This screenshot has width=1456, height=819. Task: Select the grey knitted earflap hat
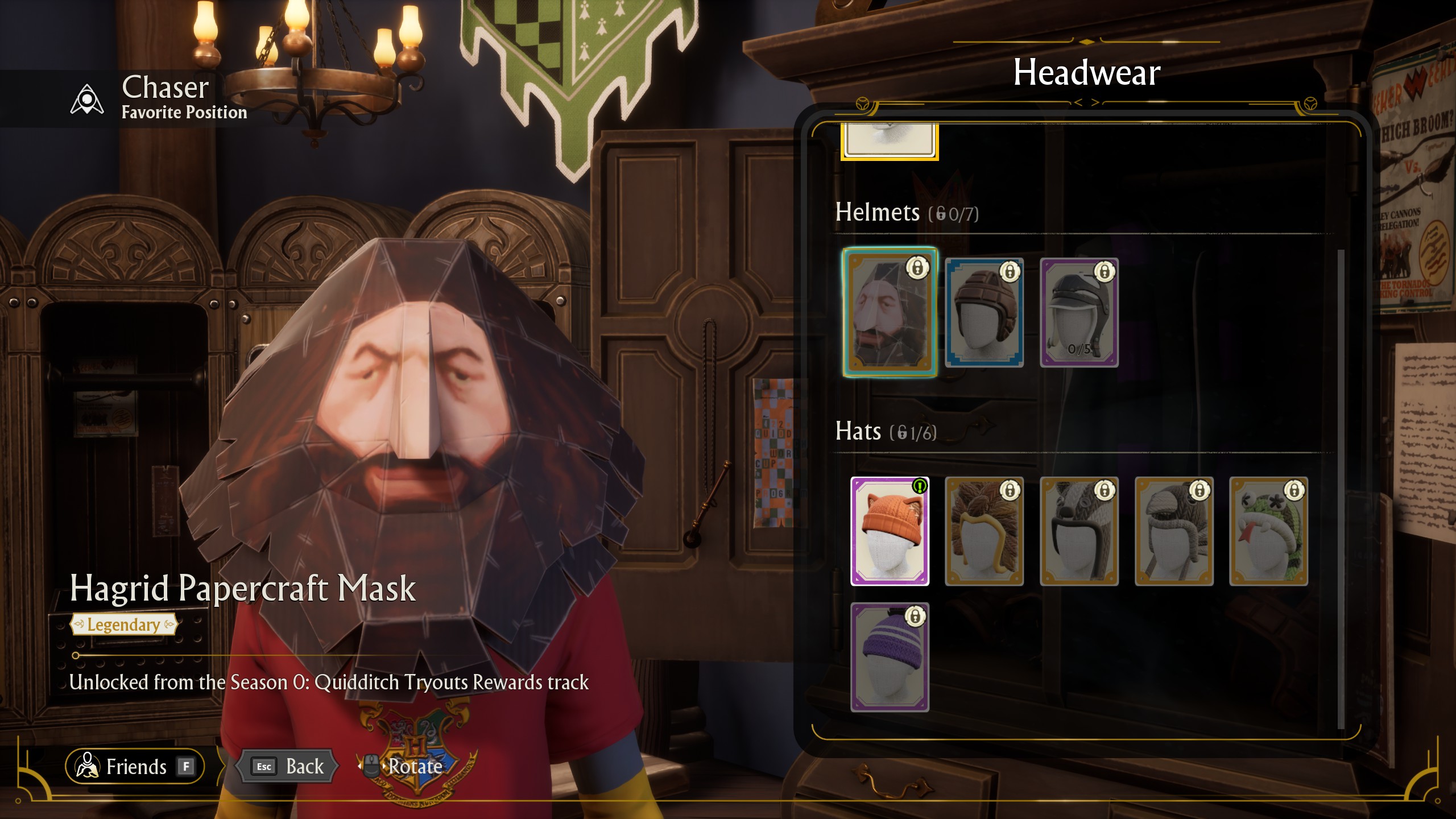(1174, 531)
